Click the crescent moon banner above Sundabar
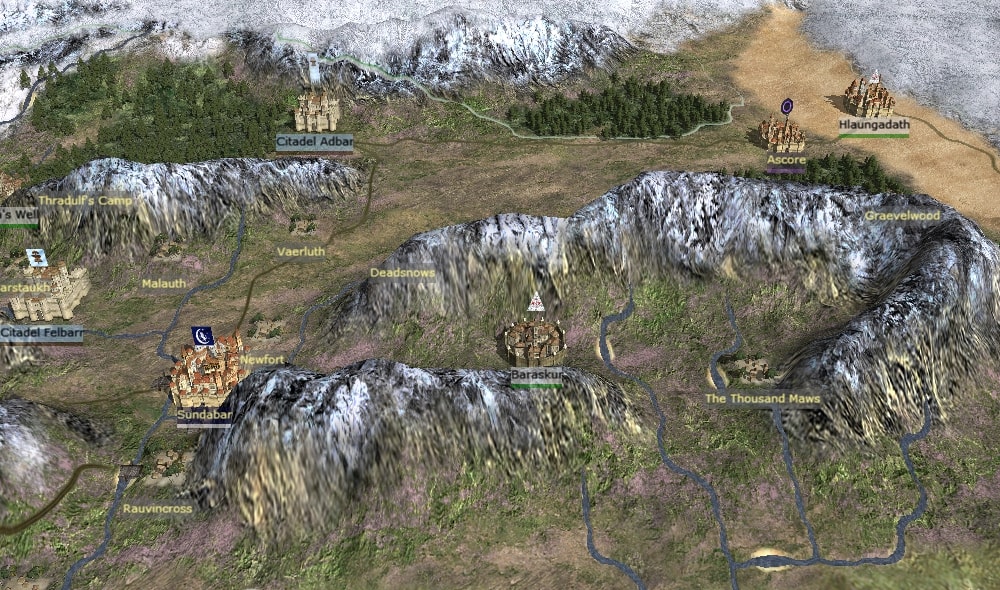Image resolution: width=1000 pixels, height=590 pixels. click(202, 335)
